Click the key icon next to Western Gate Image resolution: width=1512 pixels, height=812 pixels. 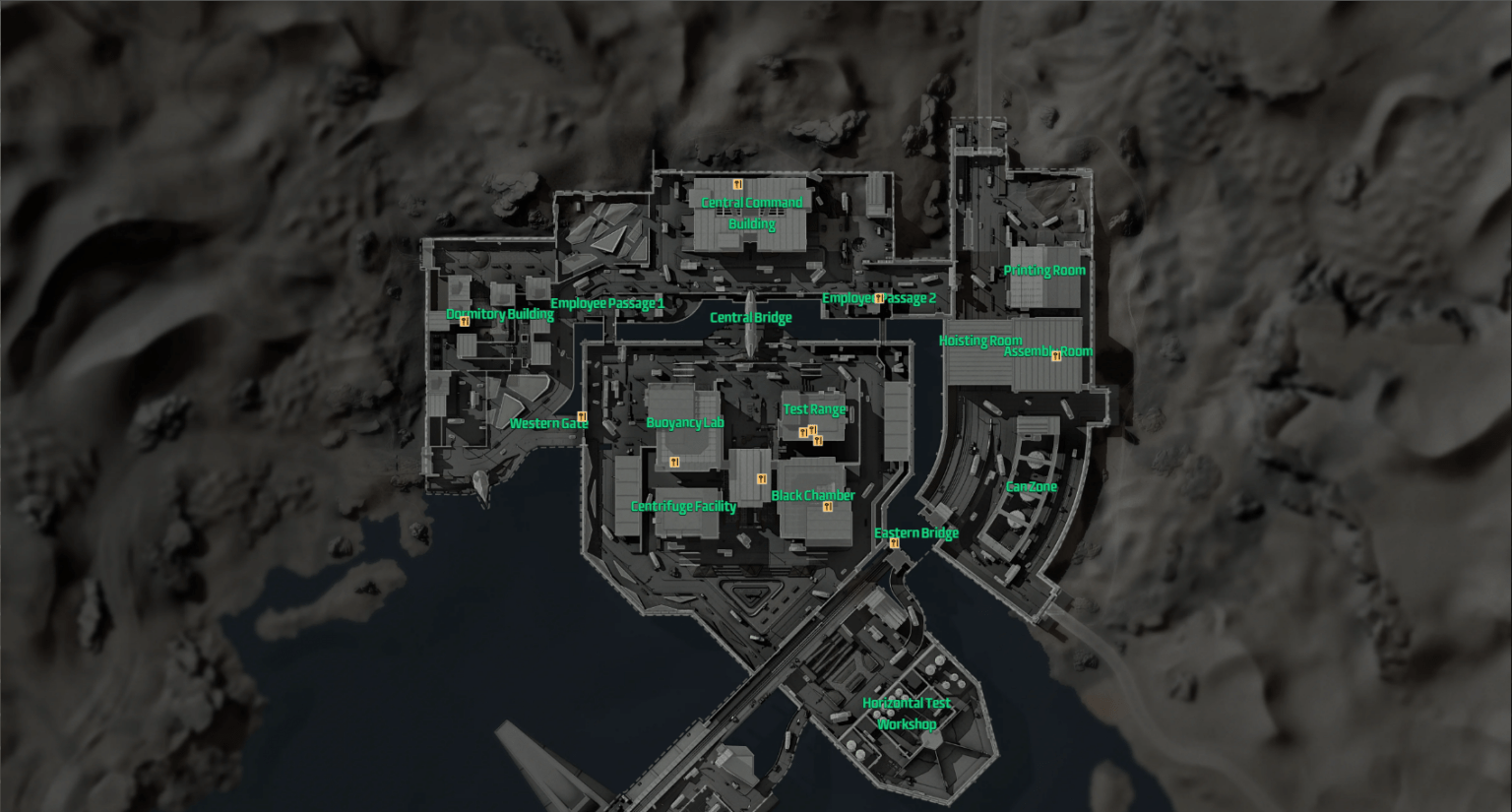point(582,415)
